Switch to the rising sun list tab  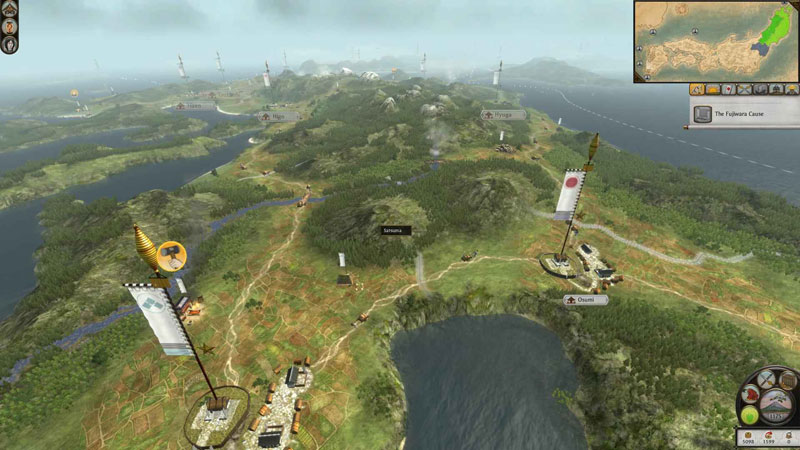712,89
